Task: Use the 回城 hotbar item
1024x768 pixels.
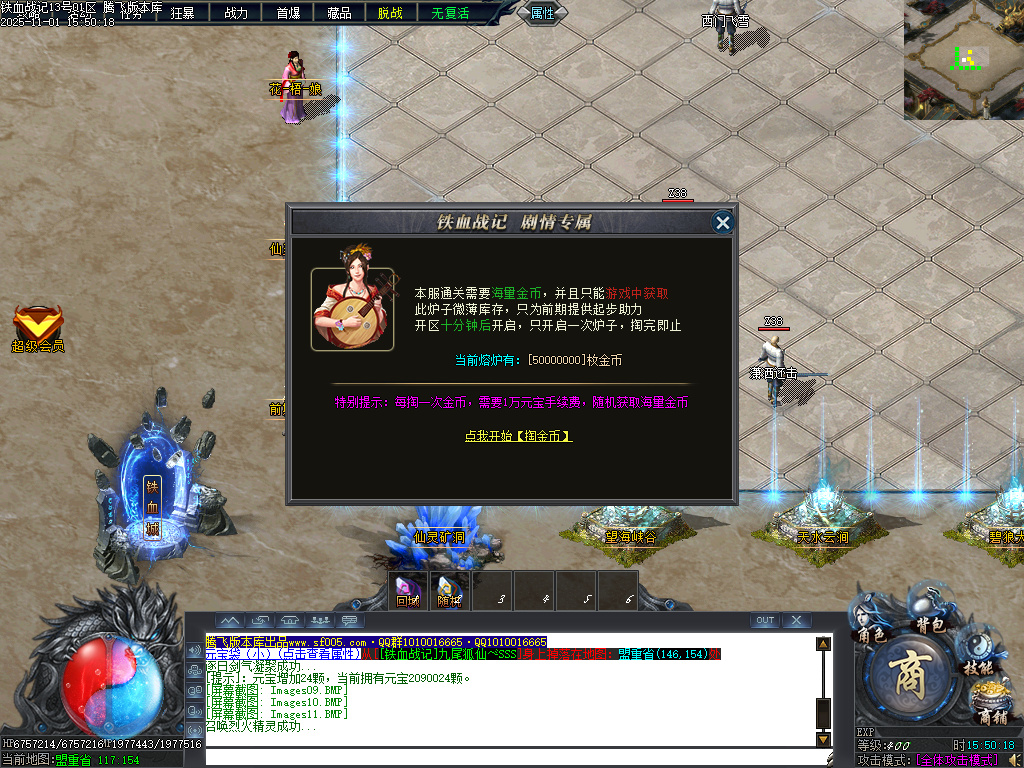Action: 408,591
